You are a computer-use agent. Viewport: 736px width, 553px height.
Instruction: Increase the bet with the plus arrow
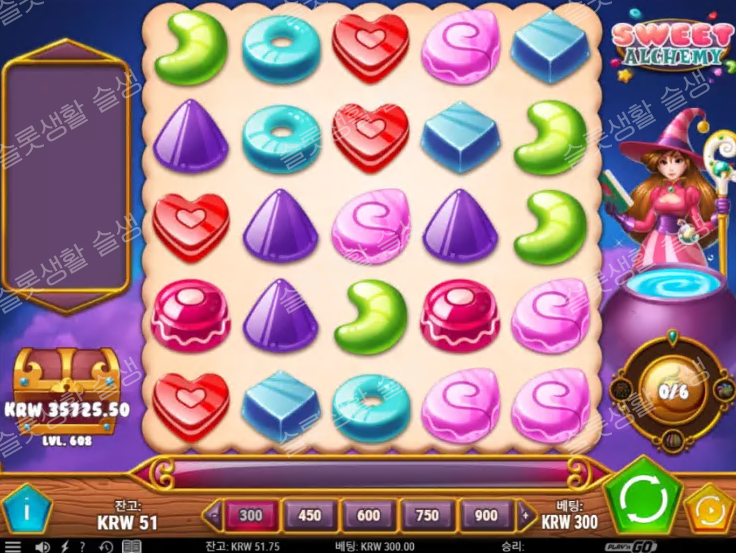527,516
